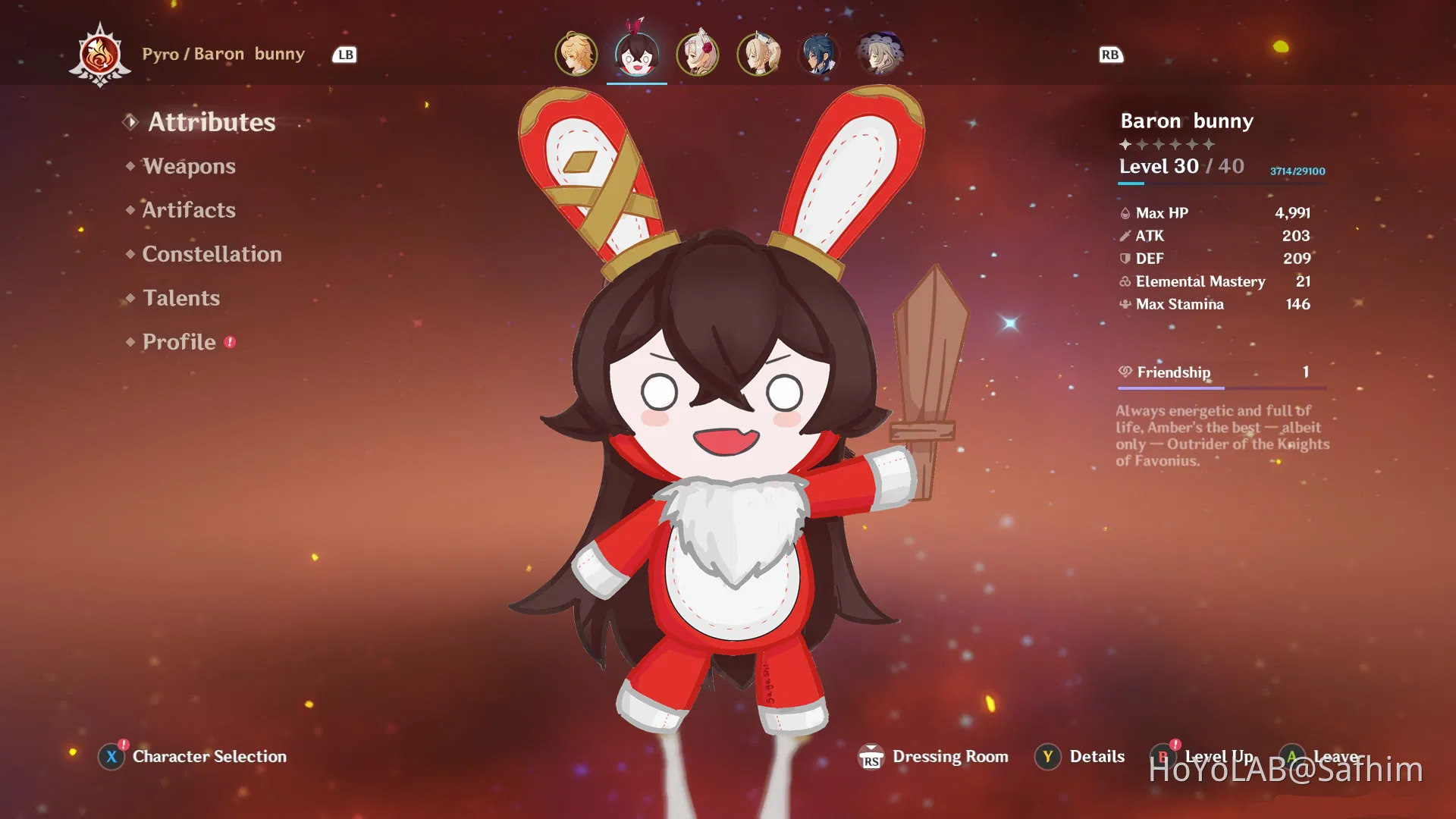Open the Artifacts section

point(188,210)
